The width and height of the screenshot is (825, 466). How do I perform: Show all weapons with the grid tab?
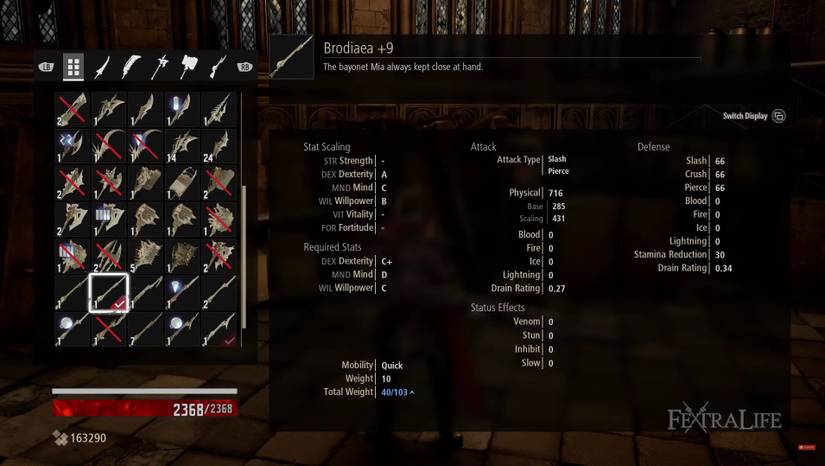(x=73, y=67)
